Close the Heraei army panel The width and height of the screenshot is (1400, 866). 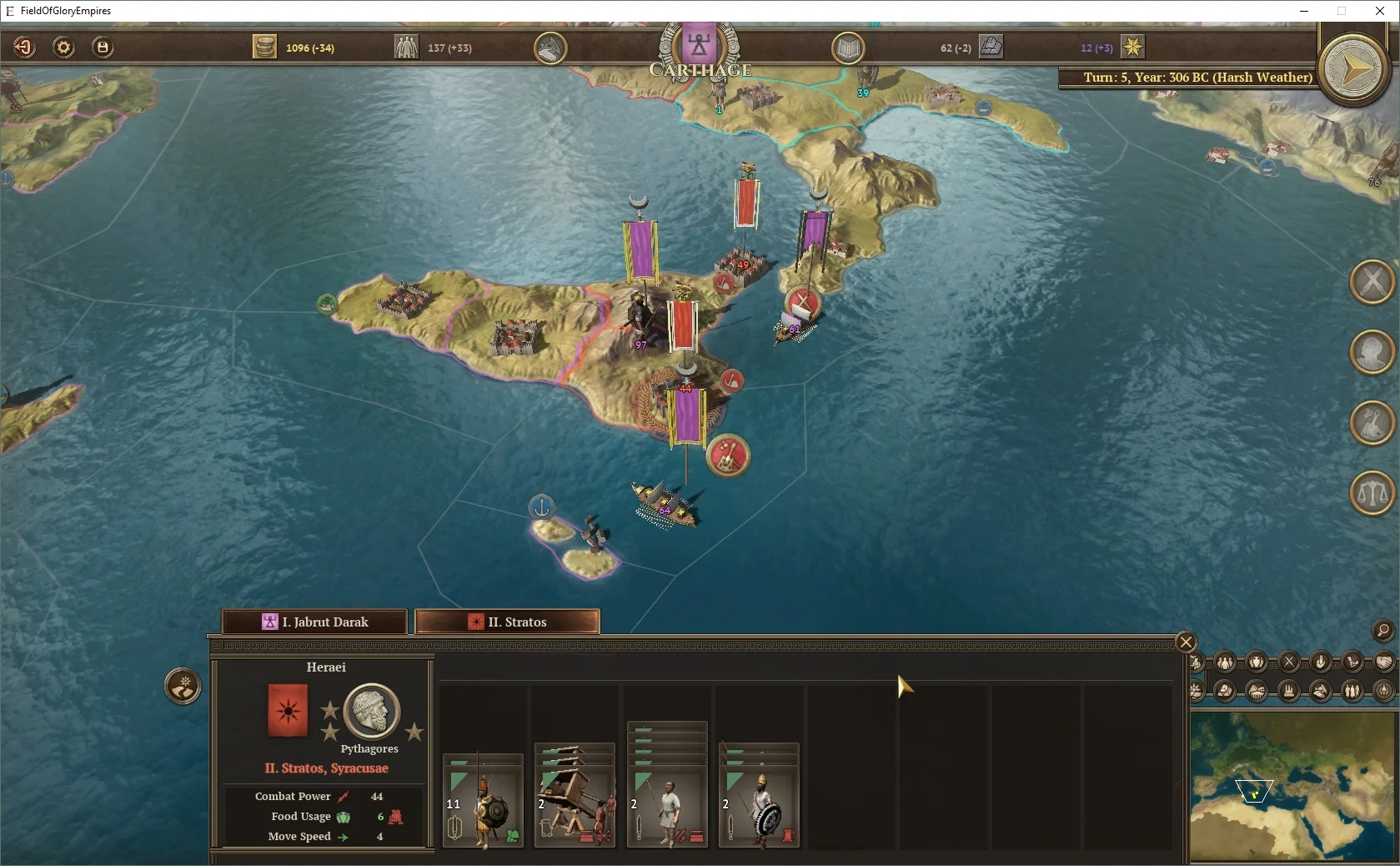pos(1185,642)
